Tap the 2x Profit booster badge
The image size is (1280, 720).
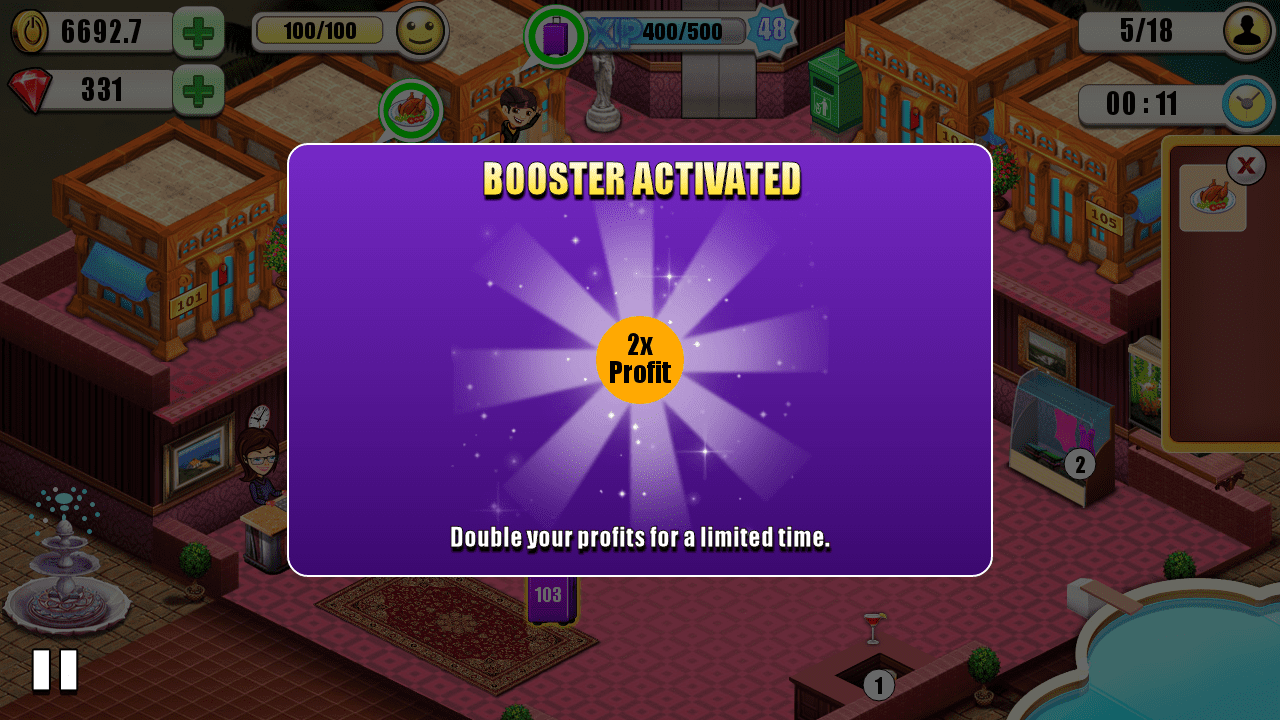640,360
